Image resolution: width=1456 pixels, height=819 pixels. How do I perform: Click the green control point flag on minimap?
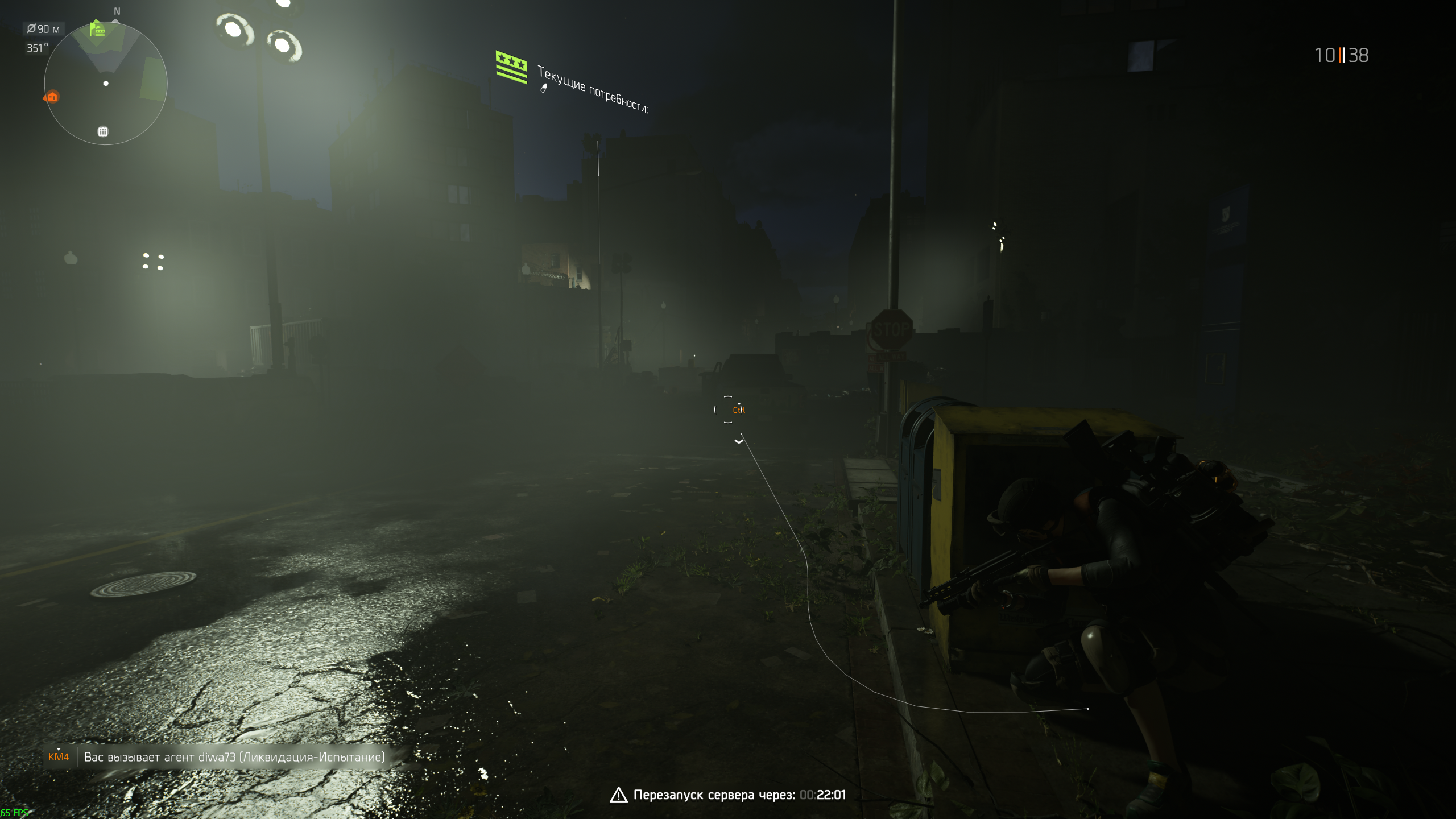(98, 29)
